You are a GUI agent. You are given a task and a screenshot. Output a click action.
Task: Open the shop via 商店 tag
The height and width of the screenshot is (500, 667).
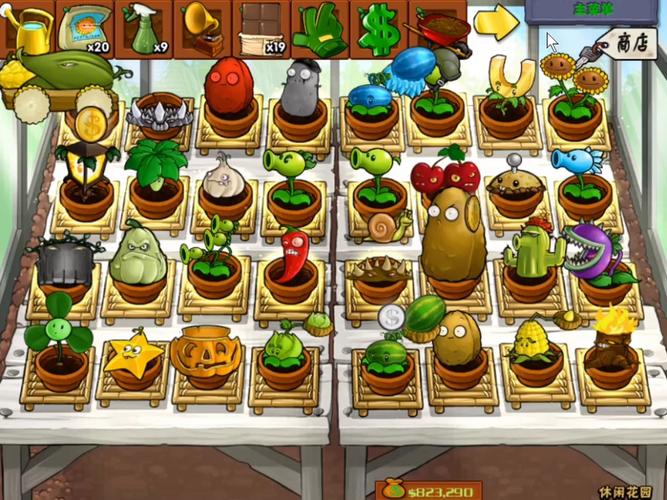[x=628, y=43]
